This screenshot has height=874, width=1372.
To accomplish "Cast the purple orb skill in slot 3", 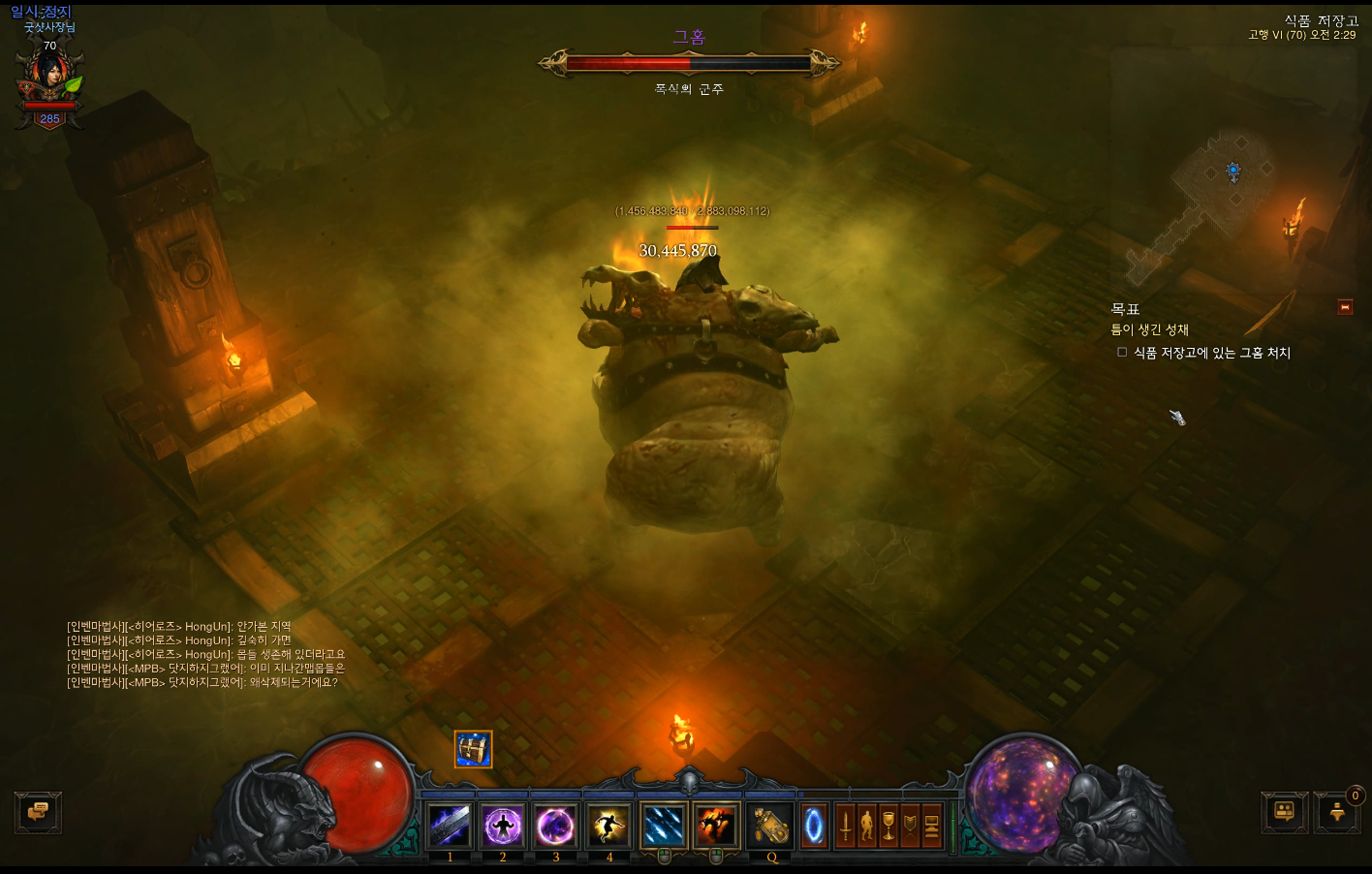I will pos(556,827).
